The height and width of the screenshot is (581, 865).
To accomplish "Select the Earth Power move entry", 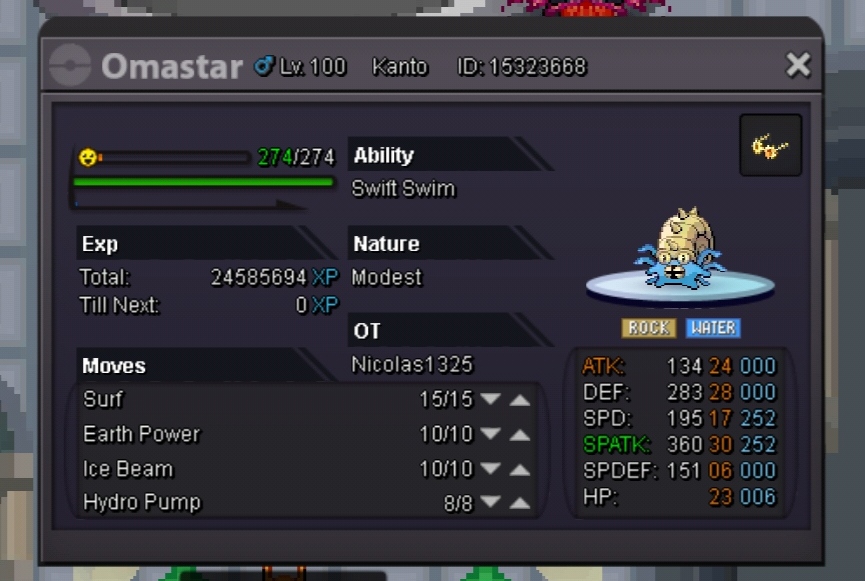I will (142, 434).
